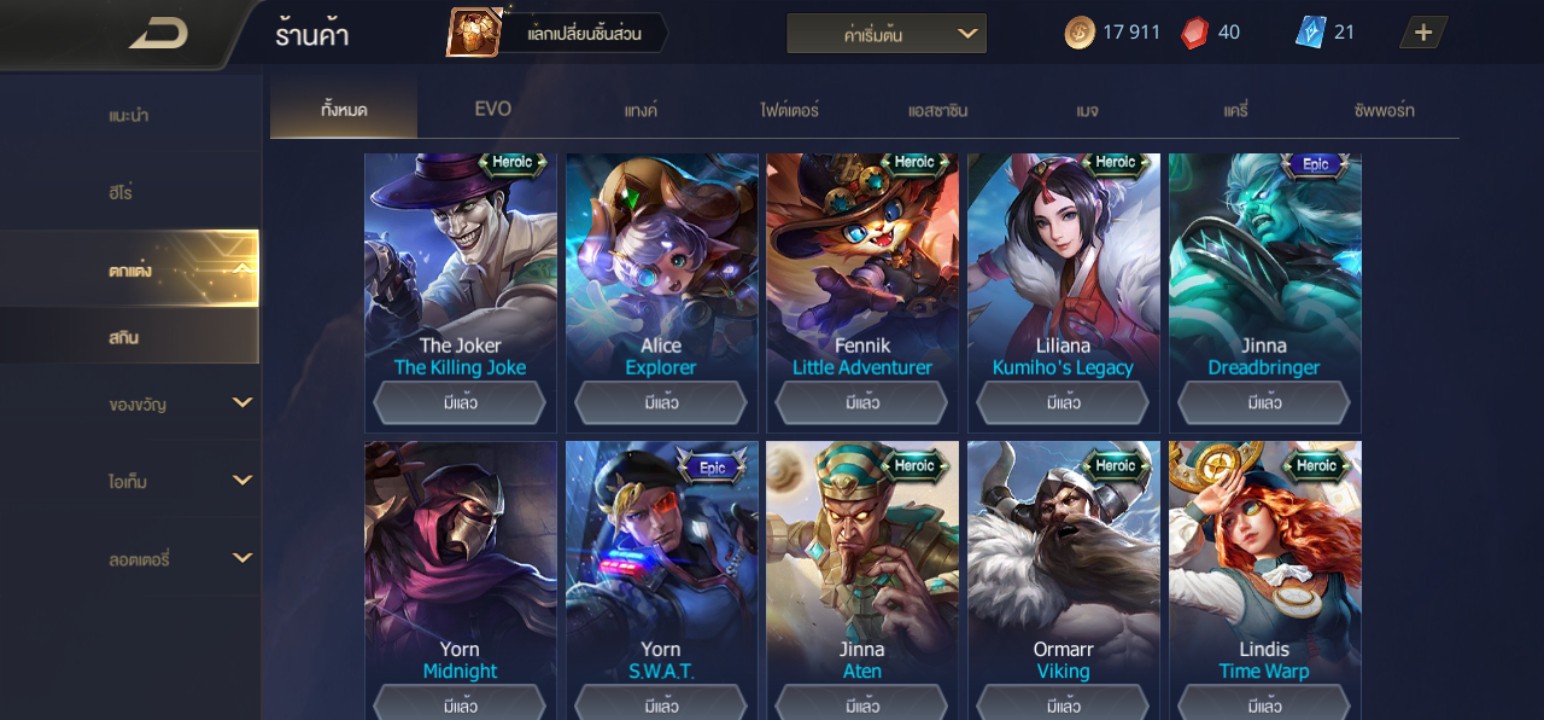Tap the plus button to add currency

point(1422,33)
